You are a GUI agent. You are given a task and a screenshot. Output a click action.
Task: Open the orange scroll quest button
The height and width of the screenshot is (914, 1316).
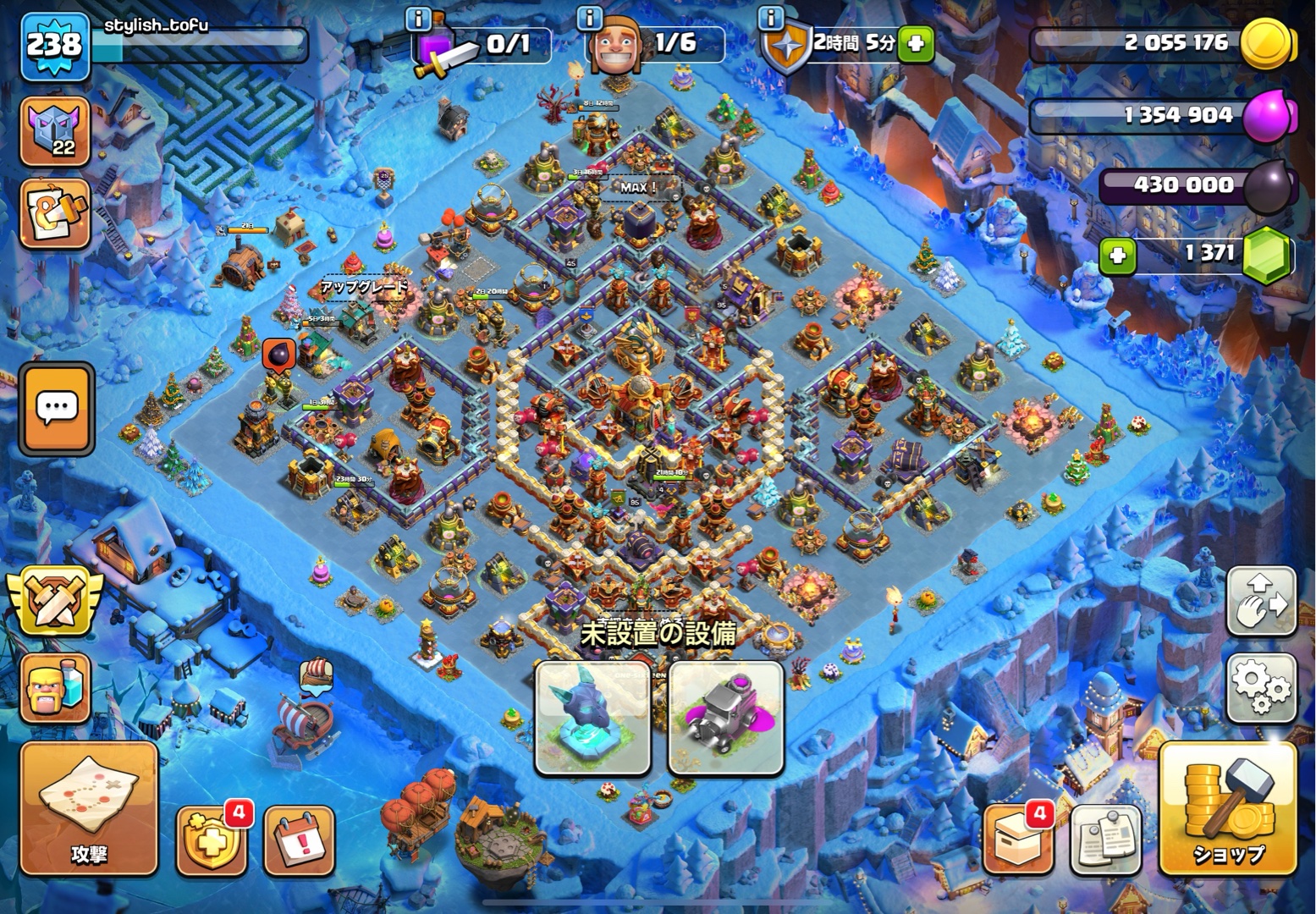55,214
